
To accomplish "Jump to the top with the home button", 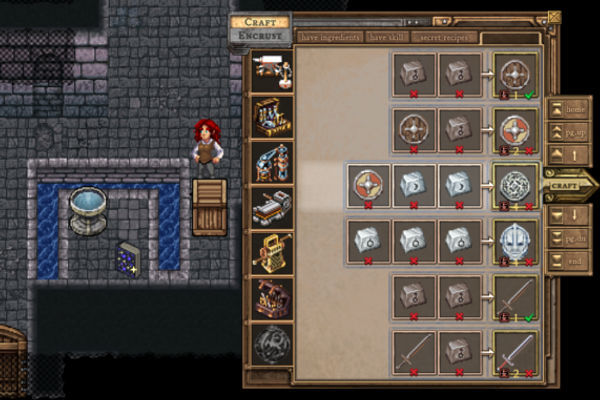I will [x=567, y=109].
